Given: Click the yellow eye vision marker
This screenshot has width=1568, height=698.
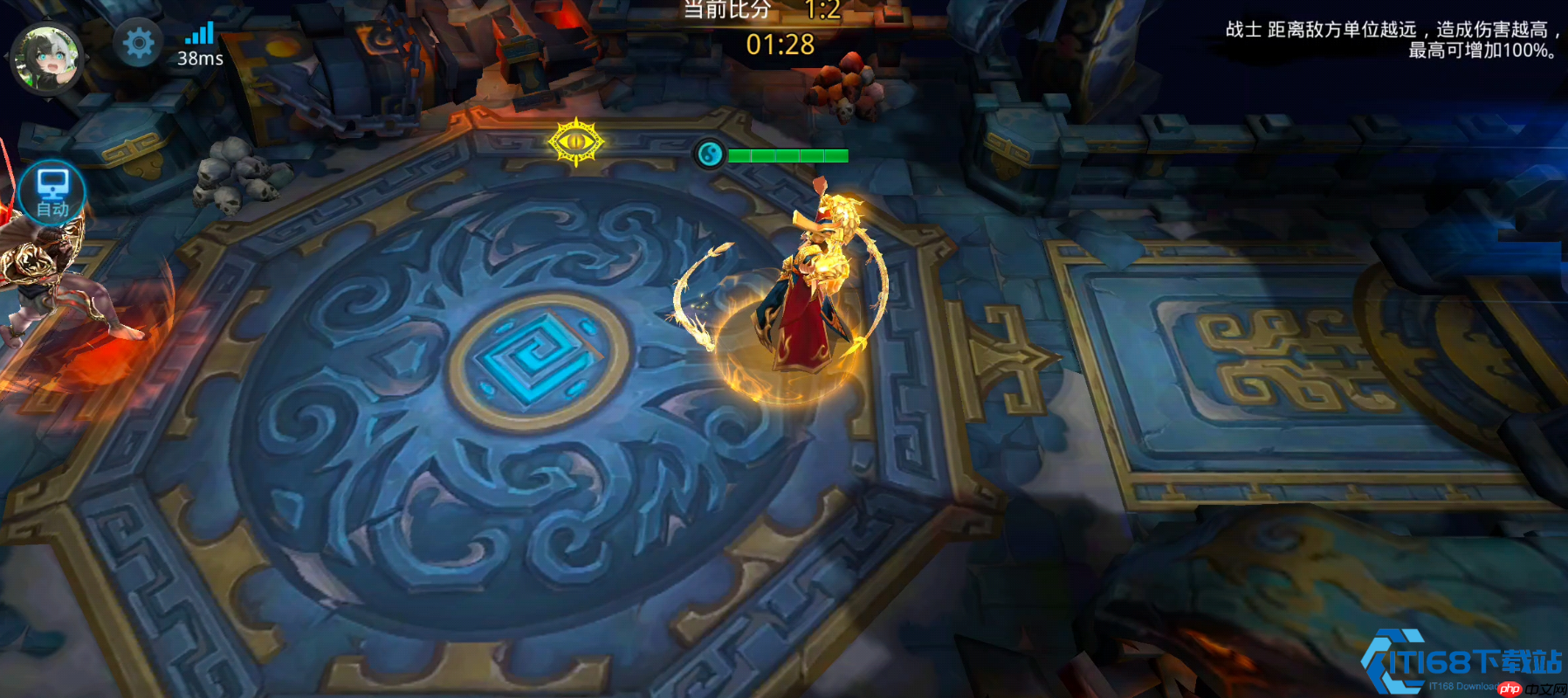Looking at the screenshot, I should coord(576,142).
